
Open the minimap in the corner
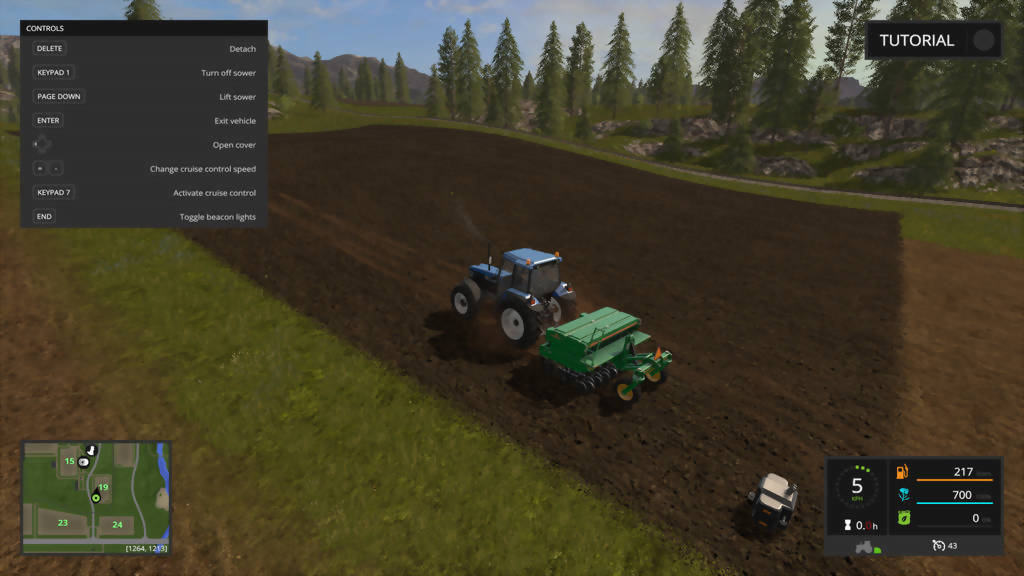coord(96,497)
